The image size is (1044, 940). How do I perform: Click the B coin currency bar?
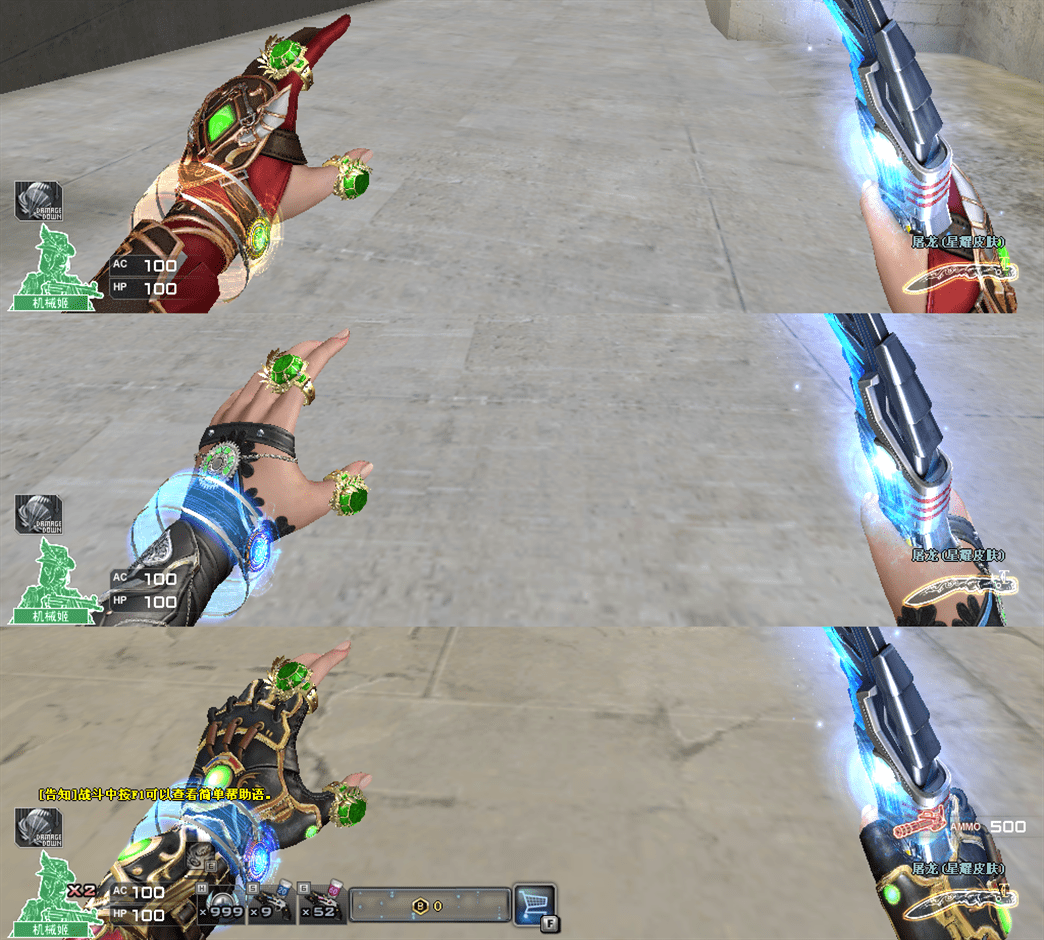coord(430,905)
